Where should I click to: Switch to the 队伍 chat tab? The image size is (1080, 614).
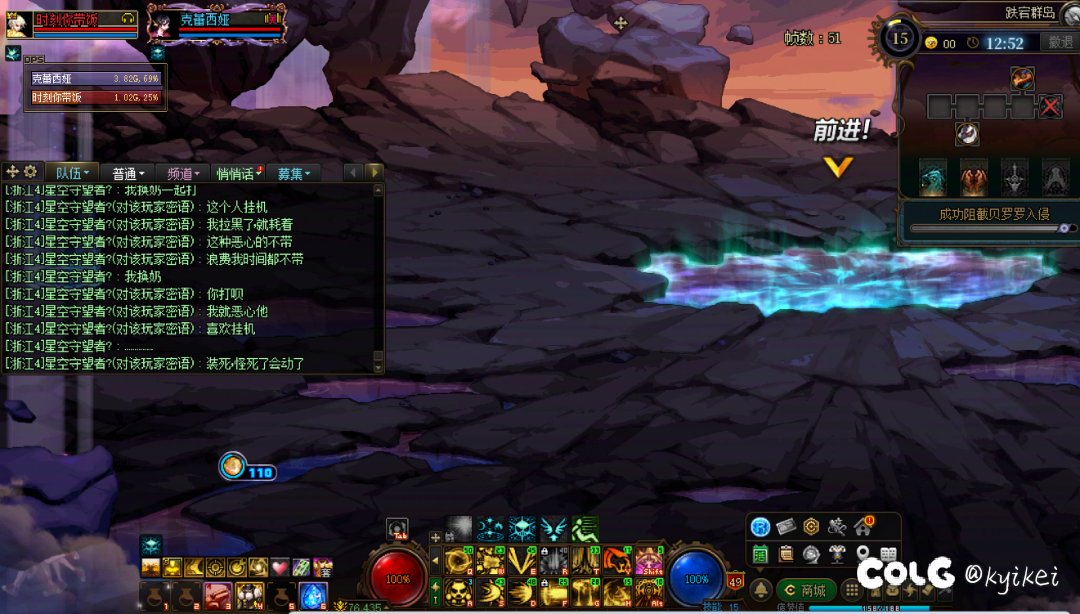75,173
